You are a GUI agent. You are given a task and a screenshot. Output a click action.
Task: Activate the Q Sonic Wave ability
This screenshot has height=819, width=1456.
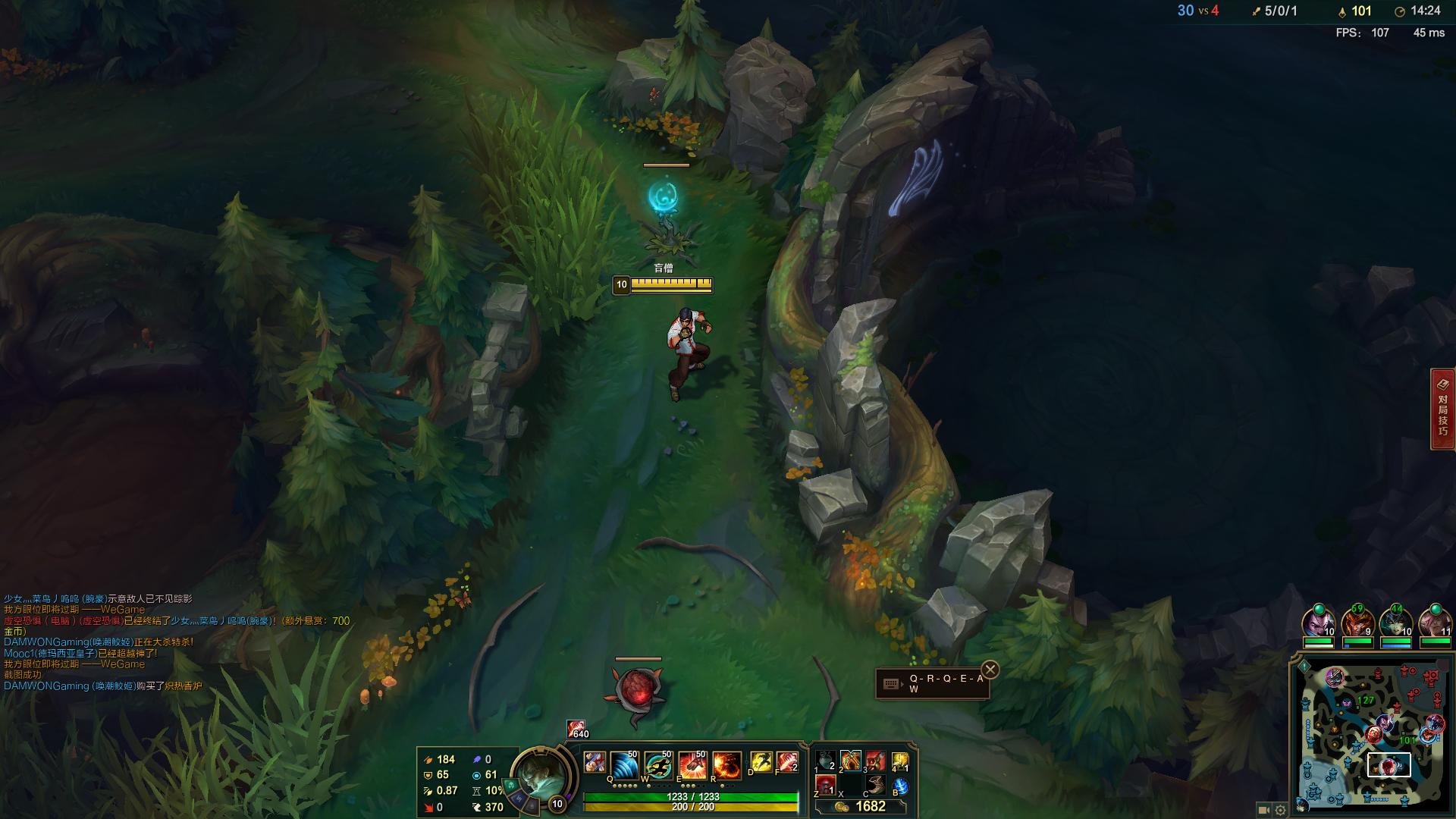click(x=624, y=765)
